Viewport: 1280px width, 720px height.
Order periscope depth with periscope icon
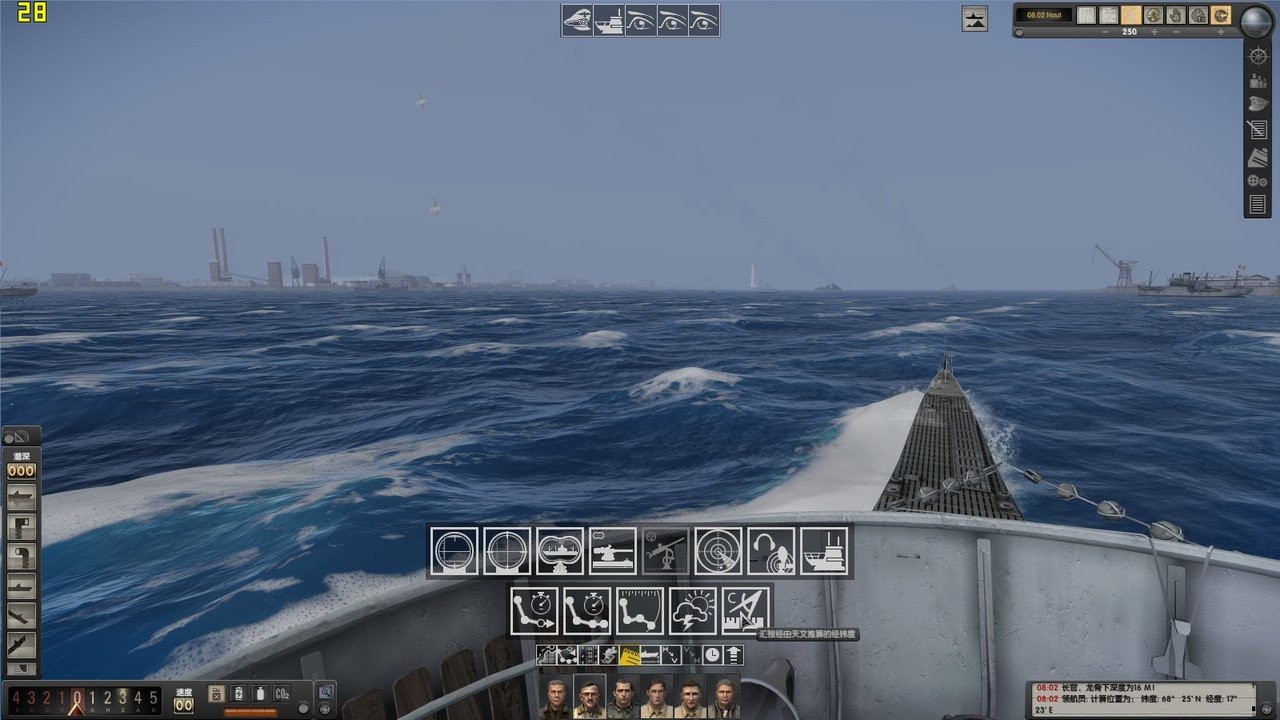click(x=21, y=528)
